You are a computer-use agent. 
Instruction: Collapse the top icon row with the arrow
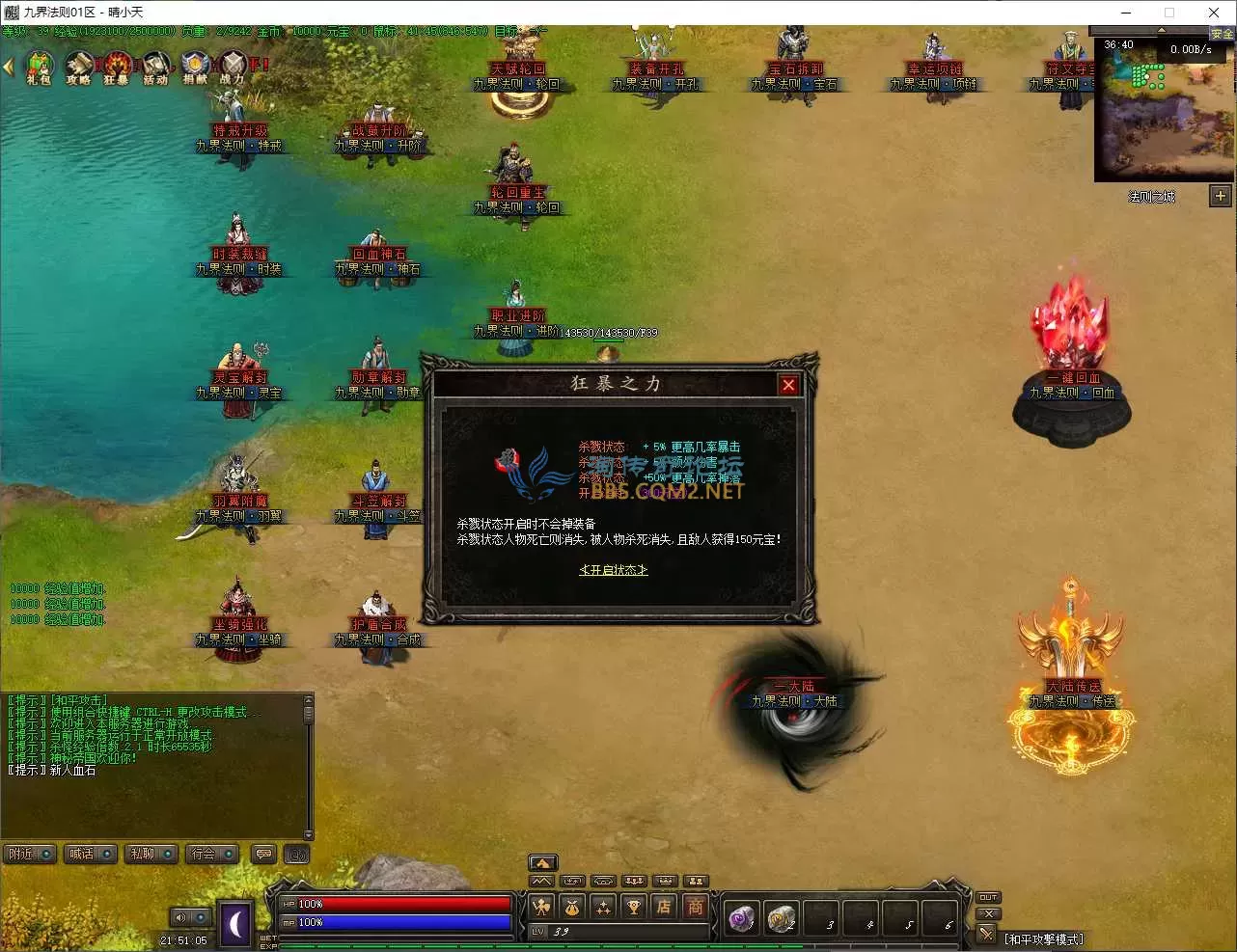click(x=9, y=67)
